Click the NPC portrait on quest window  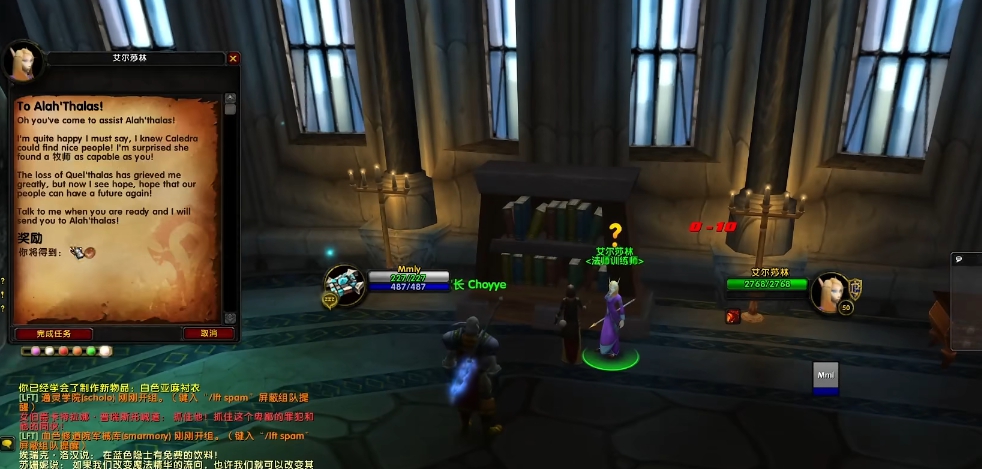[x=22, y=62]
